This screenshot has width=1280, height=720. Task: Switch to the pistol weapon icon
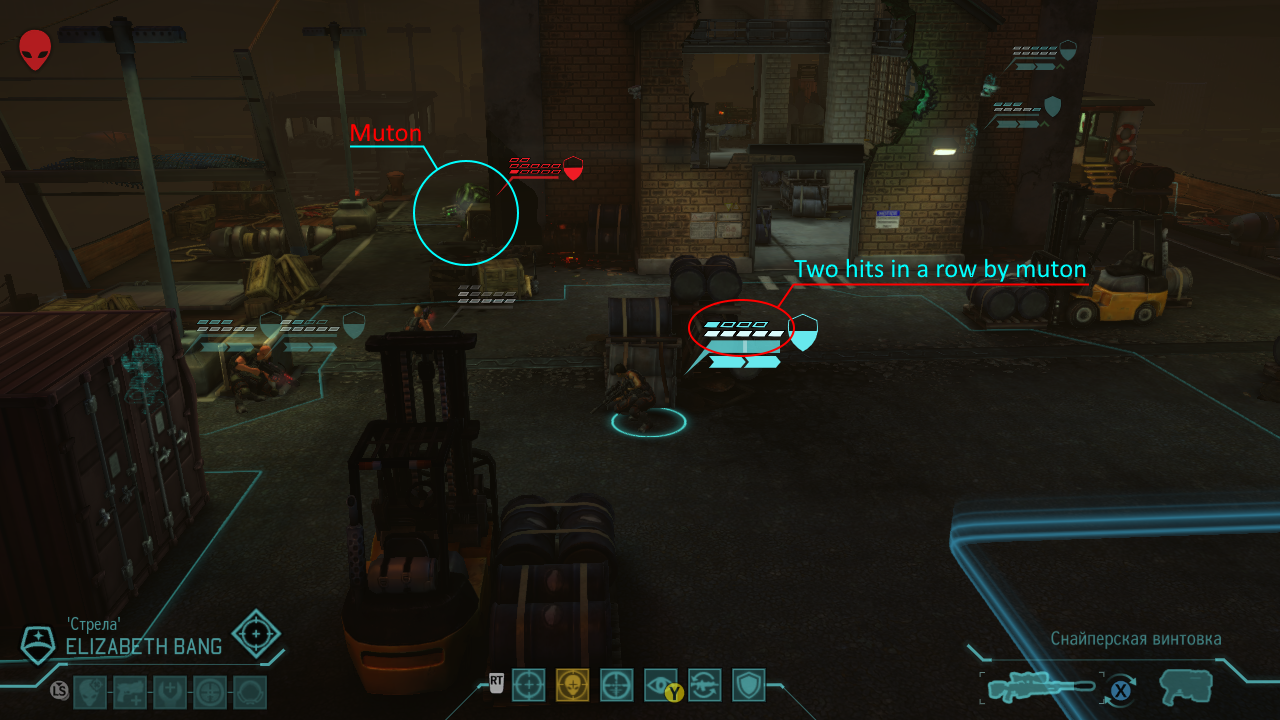point(1186,687)
